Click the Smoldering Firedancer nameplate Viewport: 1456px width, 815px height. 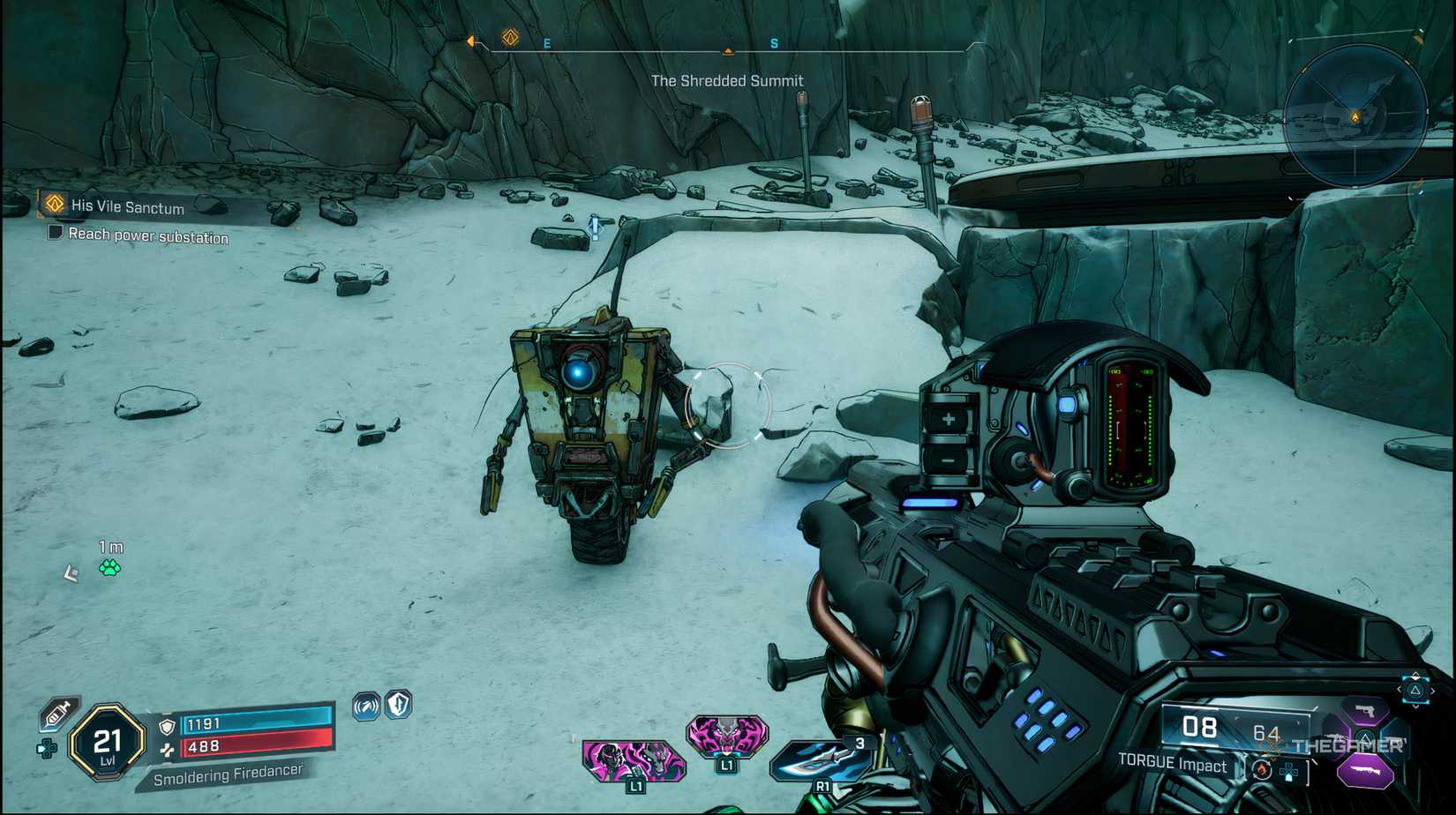pos(229,774)
